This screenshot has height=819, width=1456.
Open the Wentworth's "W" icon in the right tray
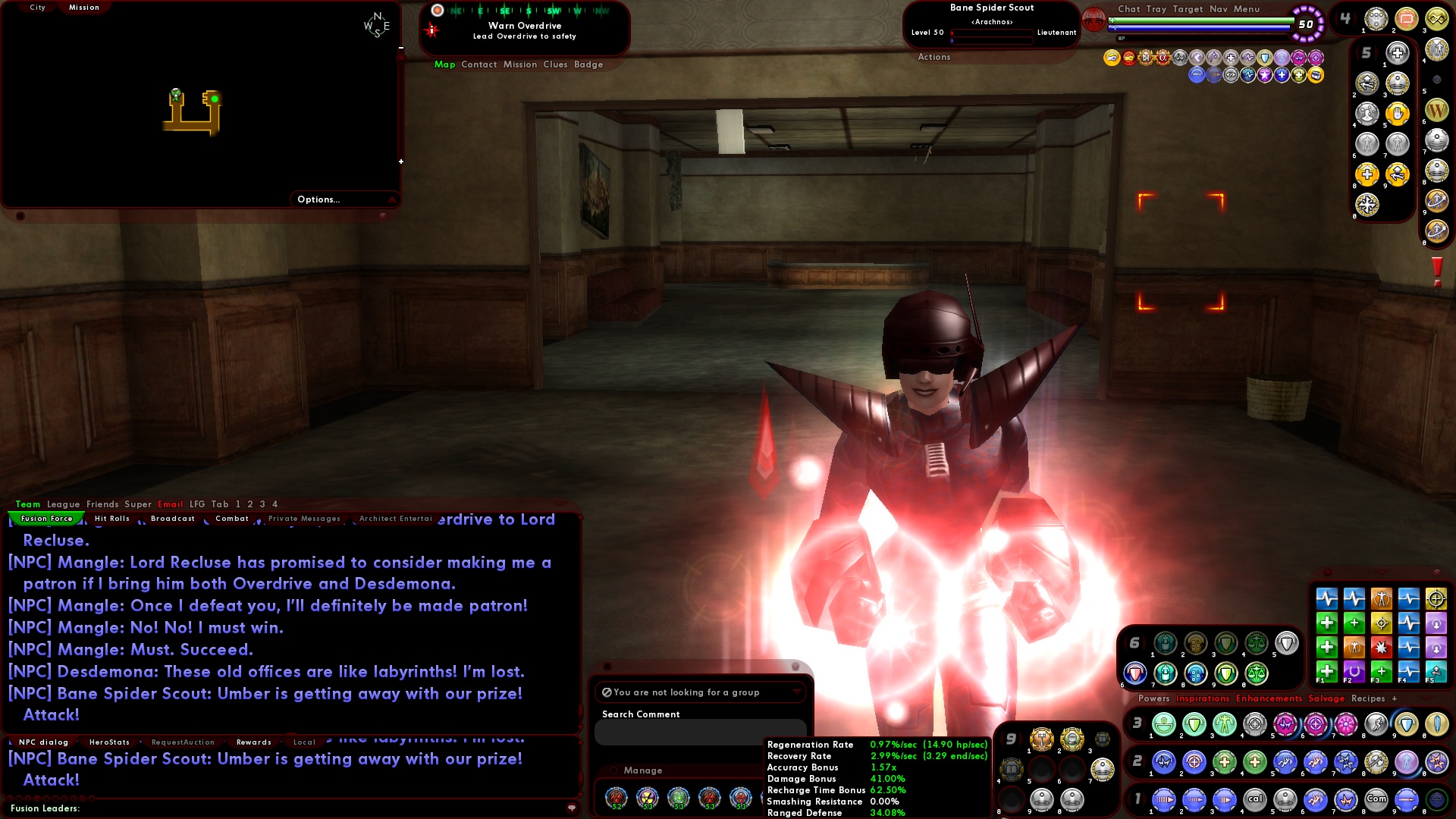1439,109
